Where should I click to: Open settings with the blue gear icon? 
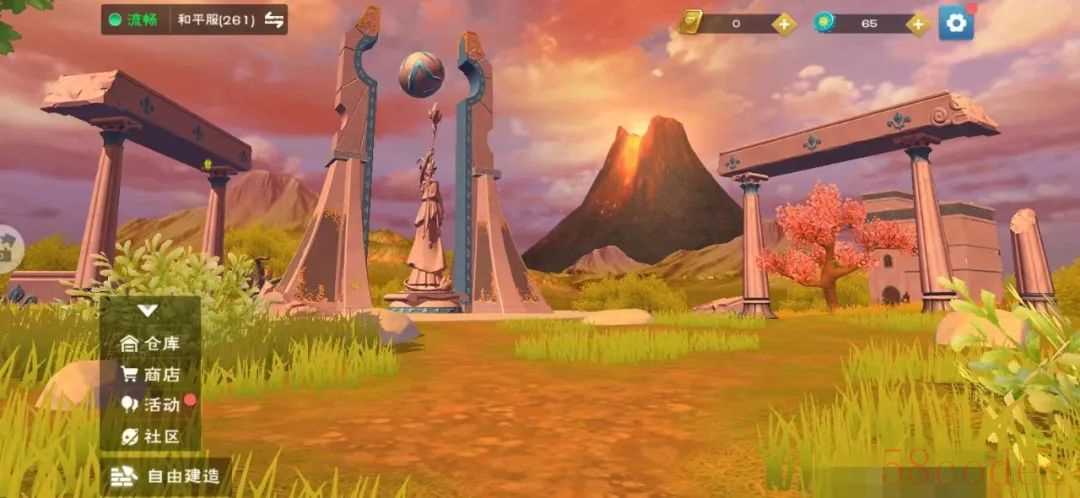click(x=956, y=23)
